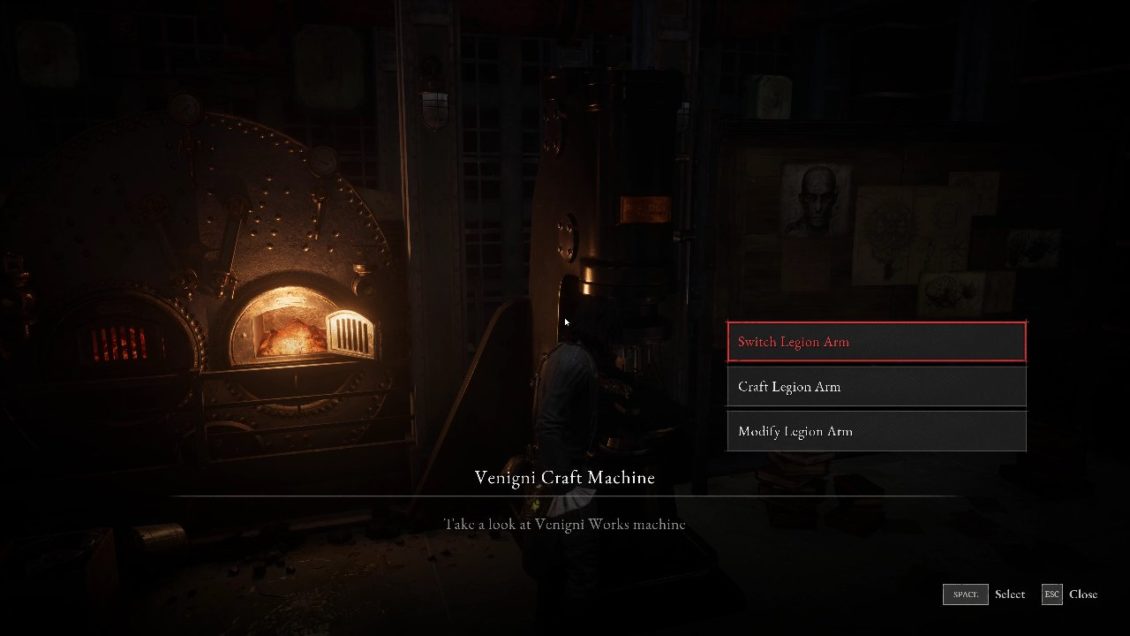Select the Switch Legion Arm option
Screen dimensions: 1130x636
[876, 342]
